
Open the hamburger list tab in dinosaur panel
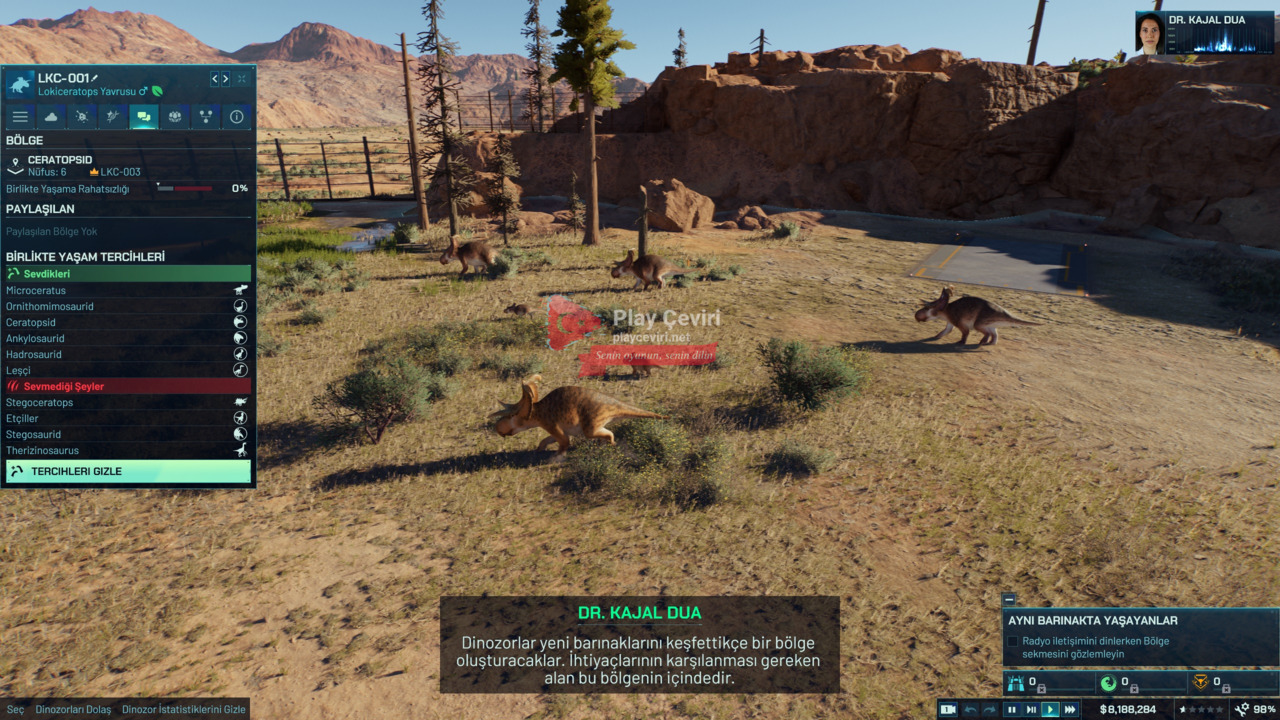[x=20, y=117]
